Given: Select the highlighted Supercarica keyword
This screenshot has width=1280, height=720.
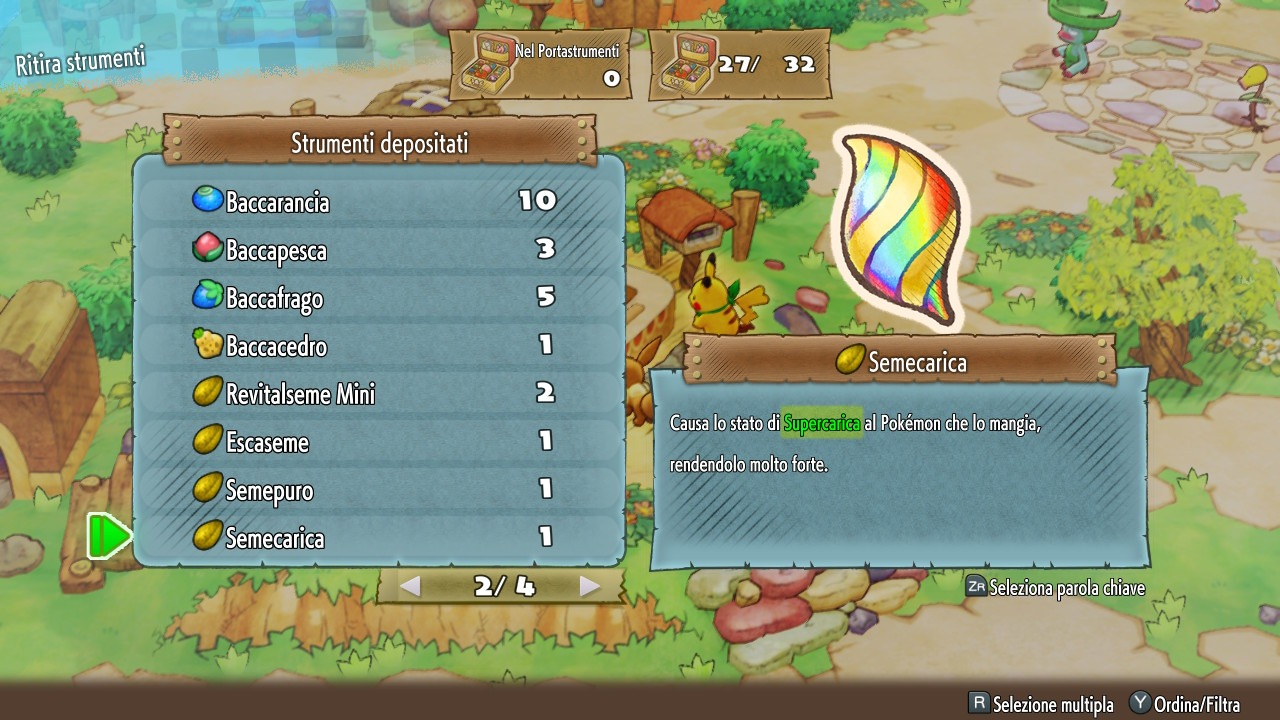Looking at the screenshot, I should click(821, 424).
